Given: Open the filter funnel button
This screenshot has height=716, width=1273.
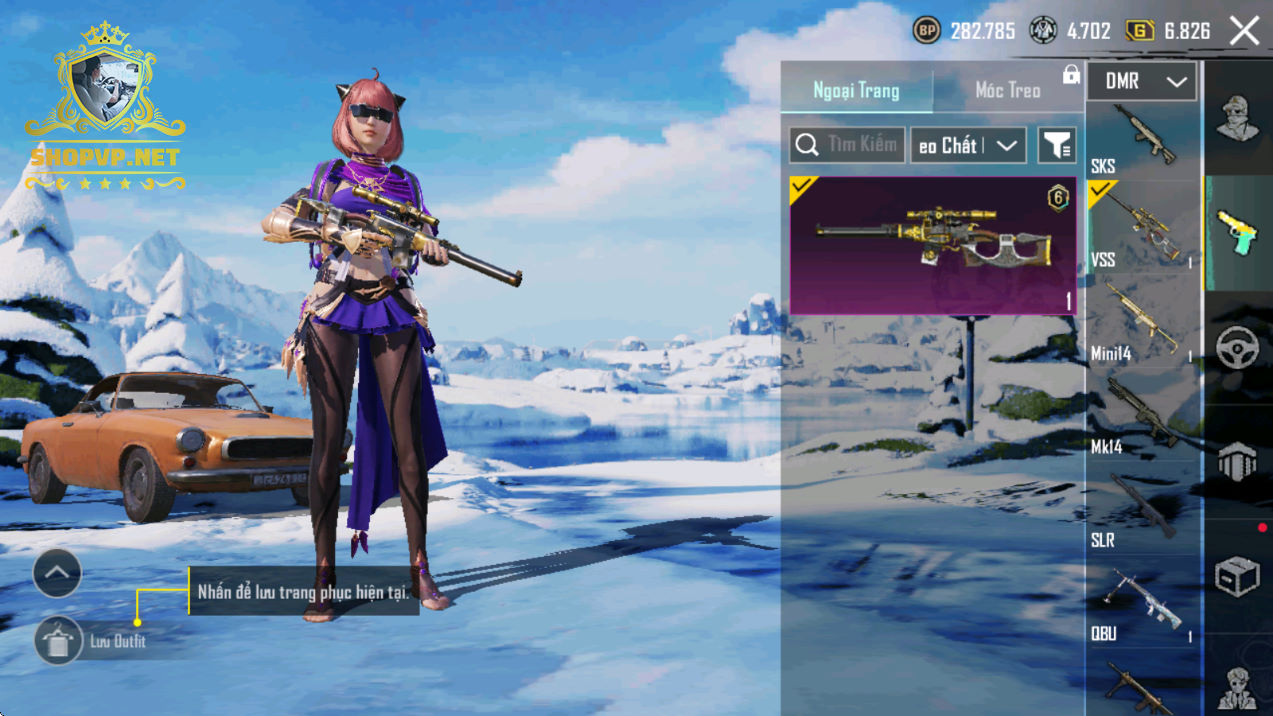Looking at the screenshot, I should click(1056, 146).
